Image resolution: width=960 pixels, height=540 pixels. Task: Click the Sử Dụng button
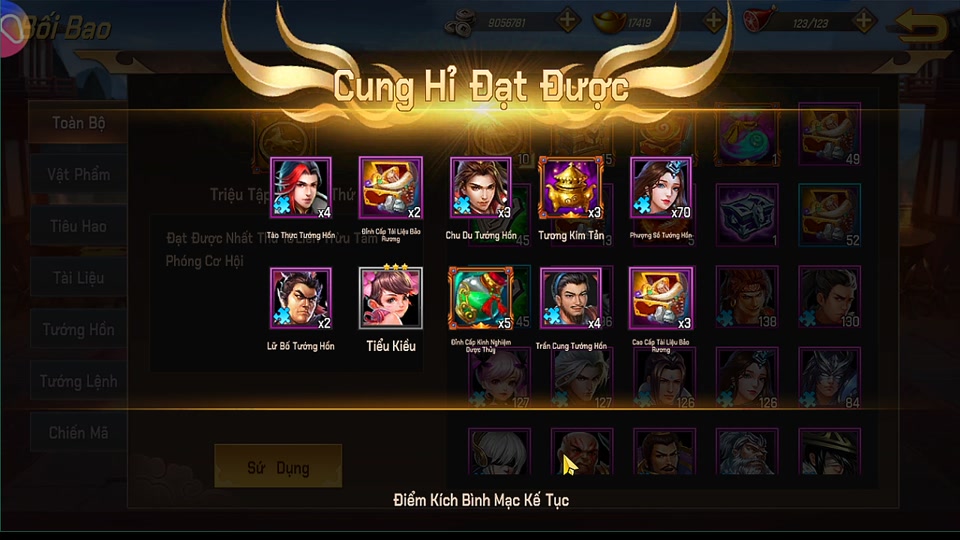(278, 467)
